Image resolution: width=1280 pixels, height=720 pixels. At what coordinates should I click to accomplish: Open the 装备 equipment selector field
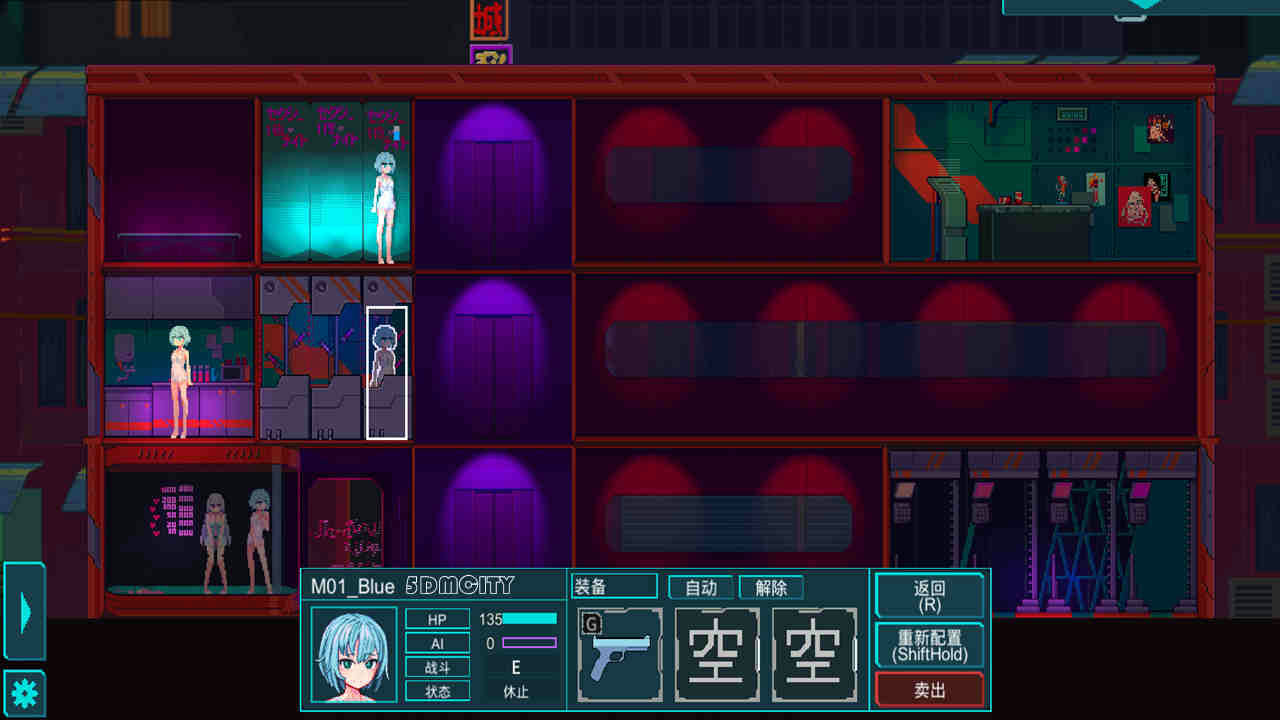click(613, 586)
